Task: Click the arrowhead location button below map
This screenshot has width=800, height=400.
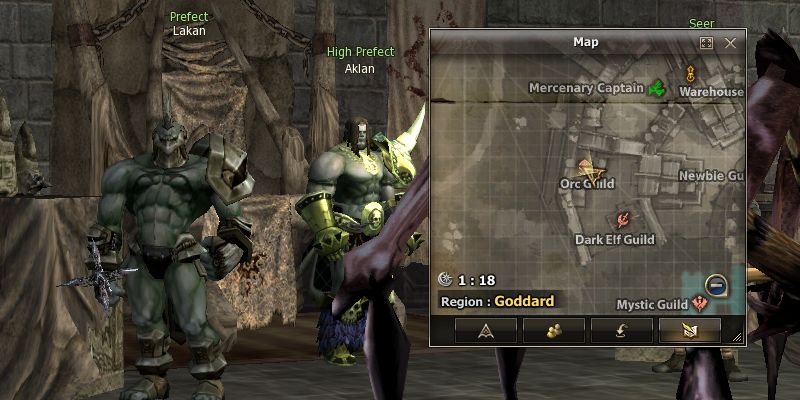Action: point(485,331)
